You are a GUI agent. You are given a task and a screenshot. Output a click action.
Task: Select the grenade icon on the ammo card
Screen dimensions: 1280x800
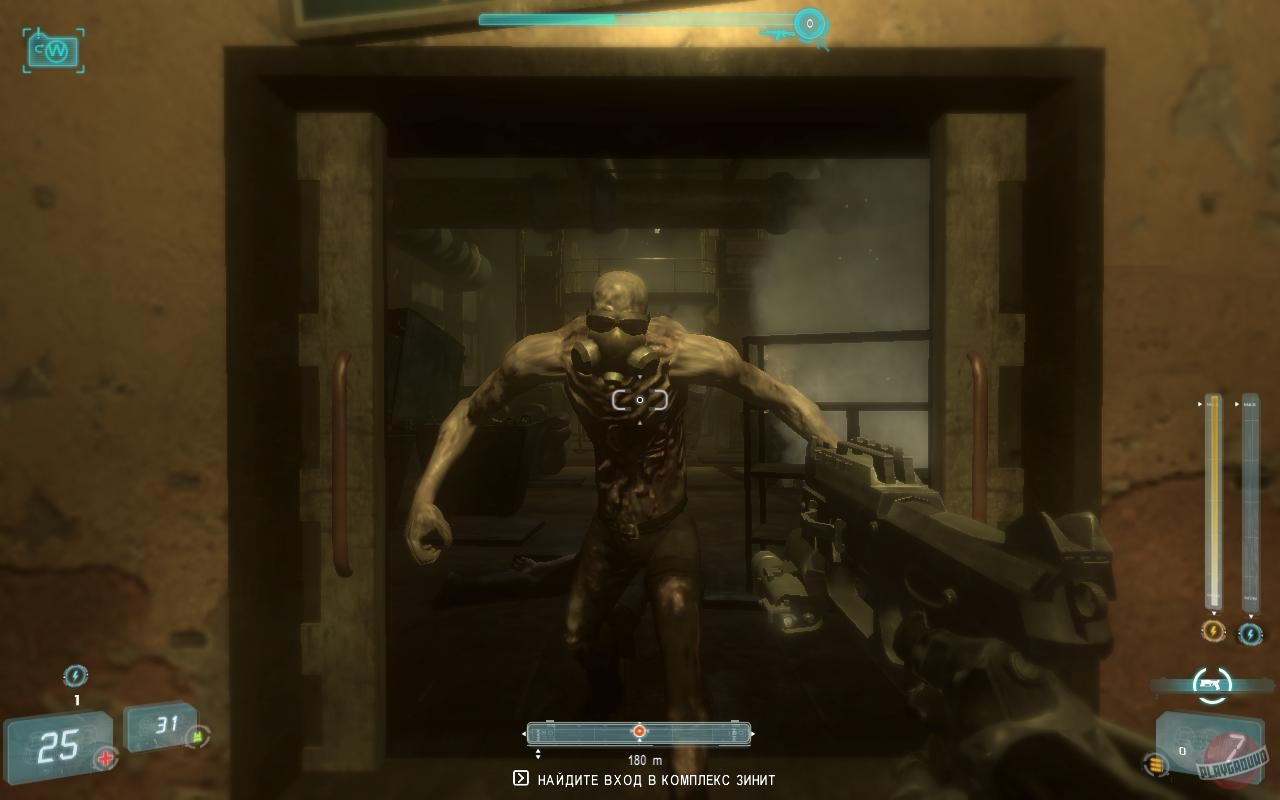click(1155, 763)
